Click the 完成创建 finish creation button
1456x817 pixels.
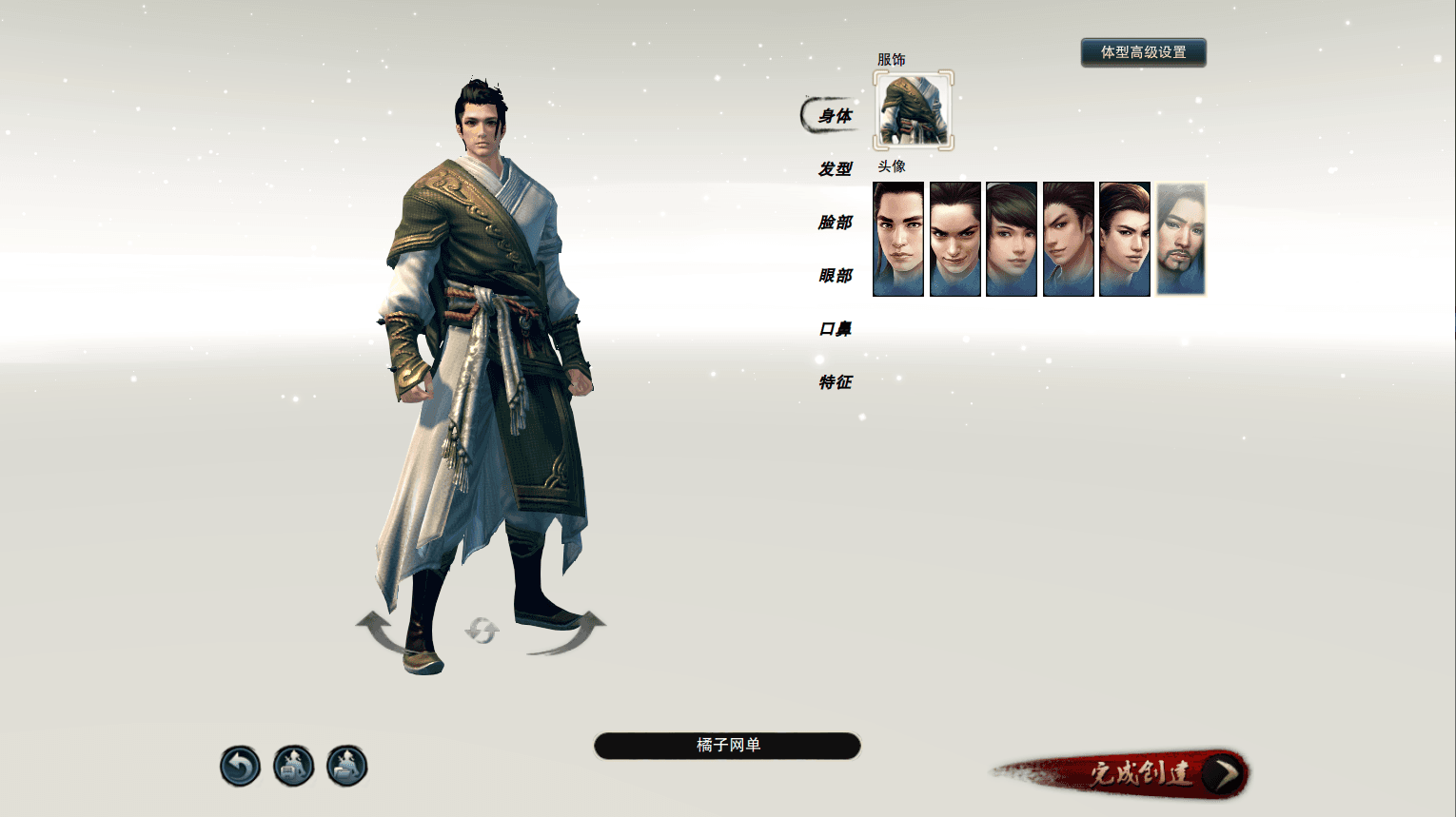tap(1142, 773)
